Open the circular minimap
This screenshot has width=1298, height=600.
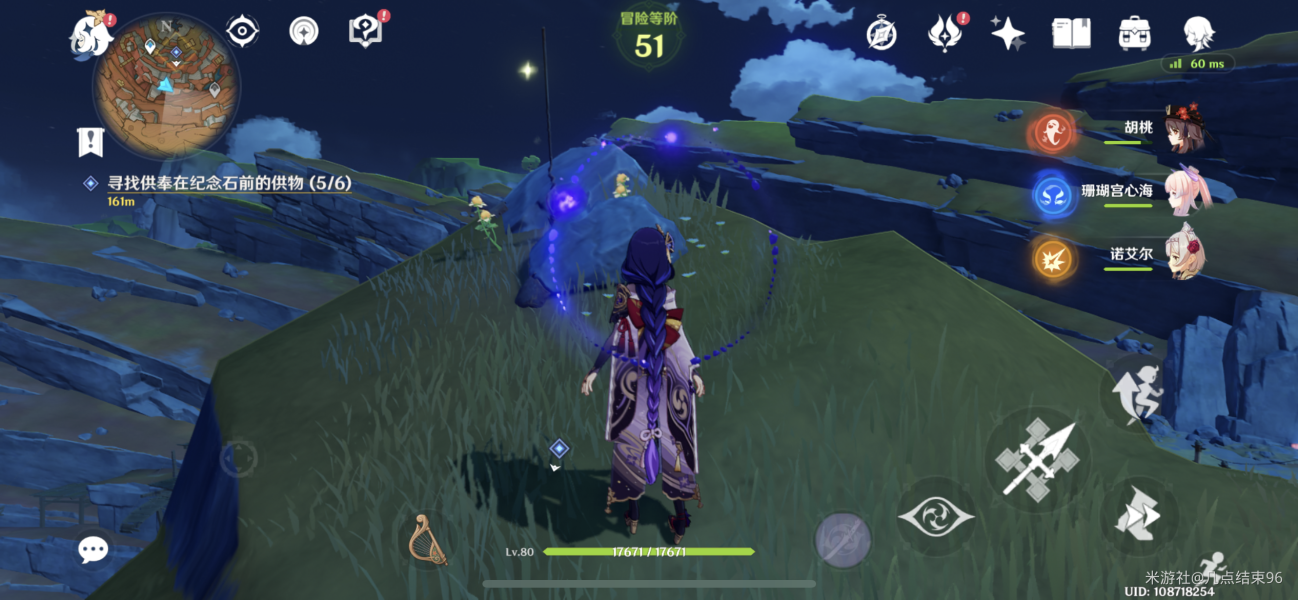click(x=165, y=86)
